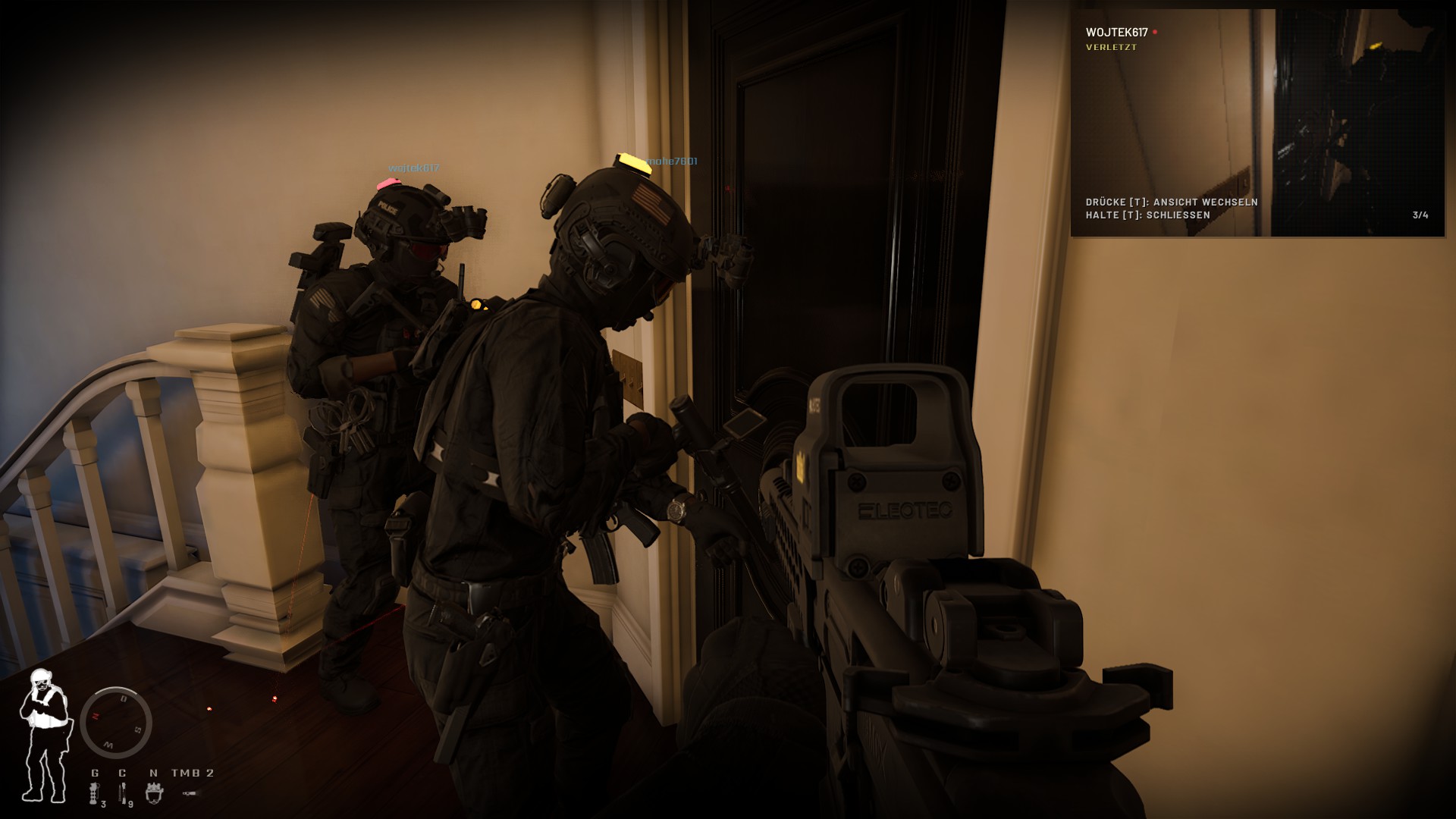The width and height of the screenshot is (1456, 819).
Task: Select the grenade slot under the G key
Action: (x=93, y=792)
